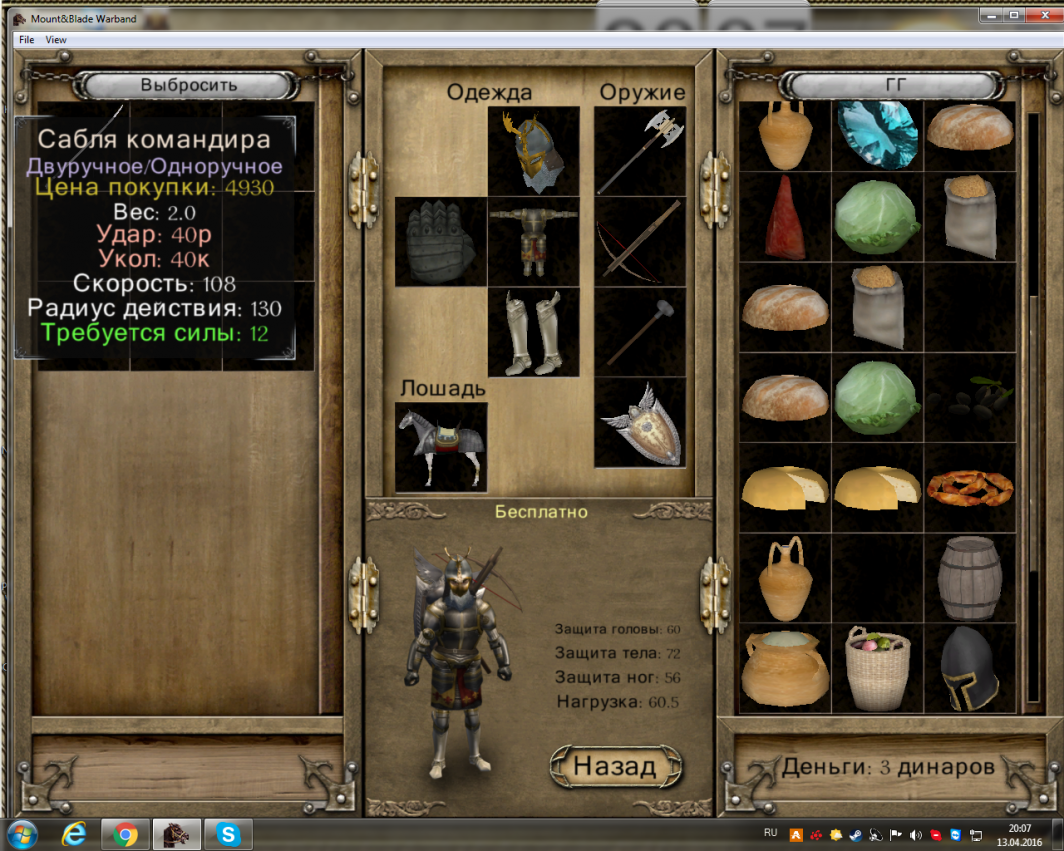Choose the gauntlets equipment slot
This screenshot has height=851, width=1064.
(x=441, y=242)
